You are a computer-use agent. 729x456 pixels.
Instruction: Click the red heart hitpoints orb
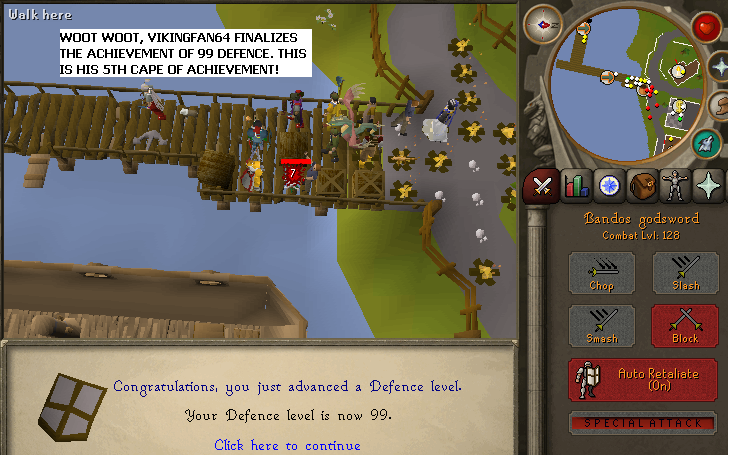point(707,26)
